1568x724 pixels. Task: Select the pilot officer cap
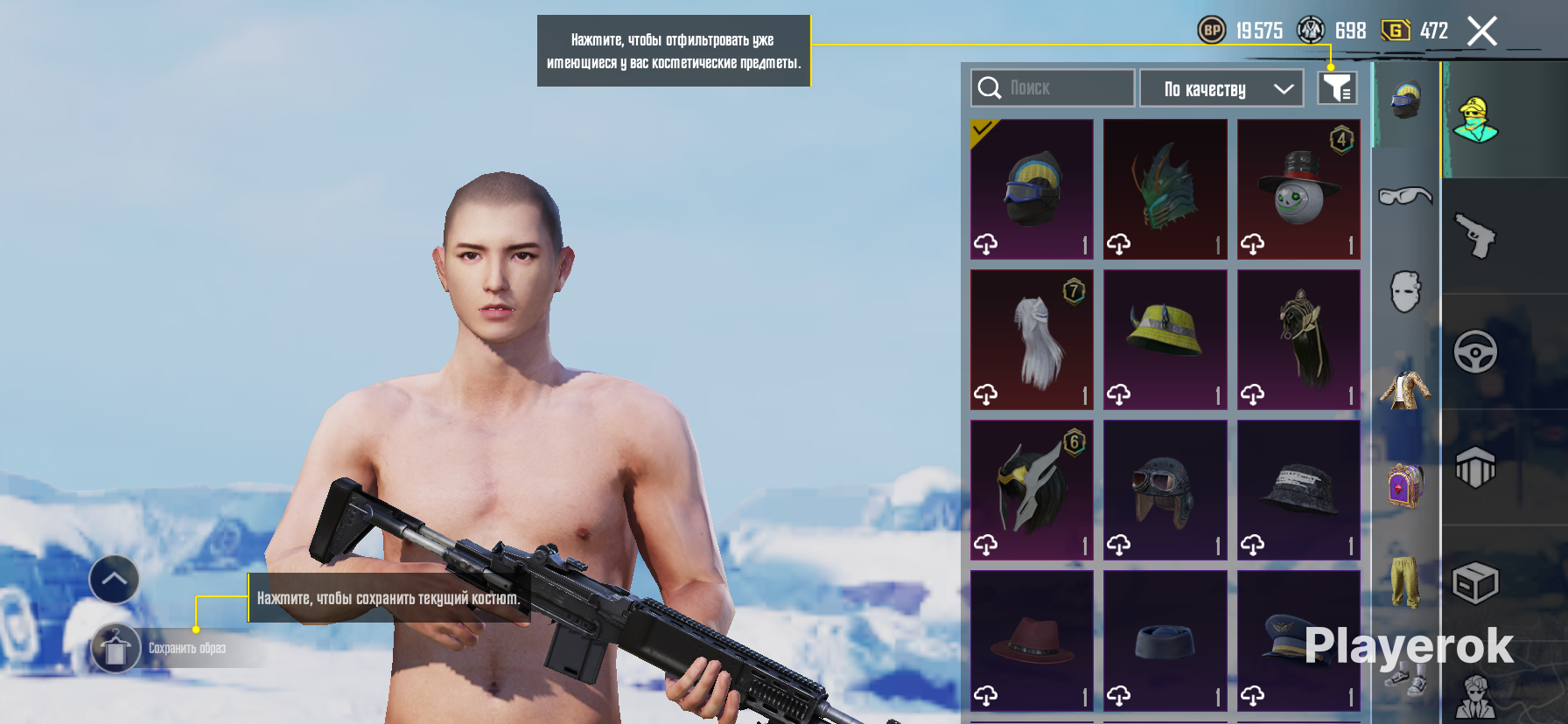coord(1298,640)
